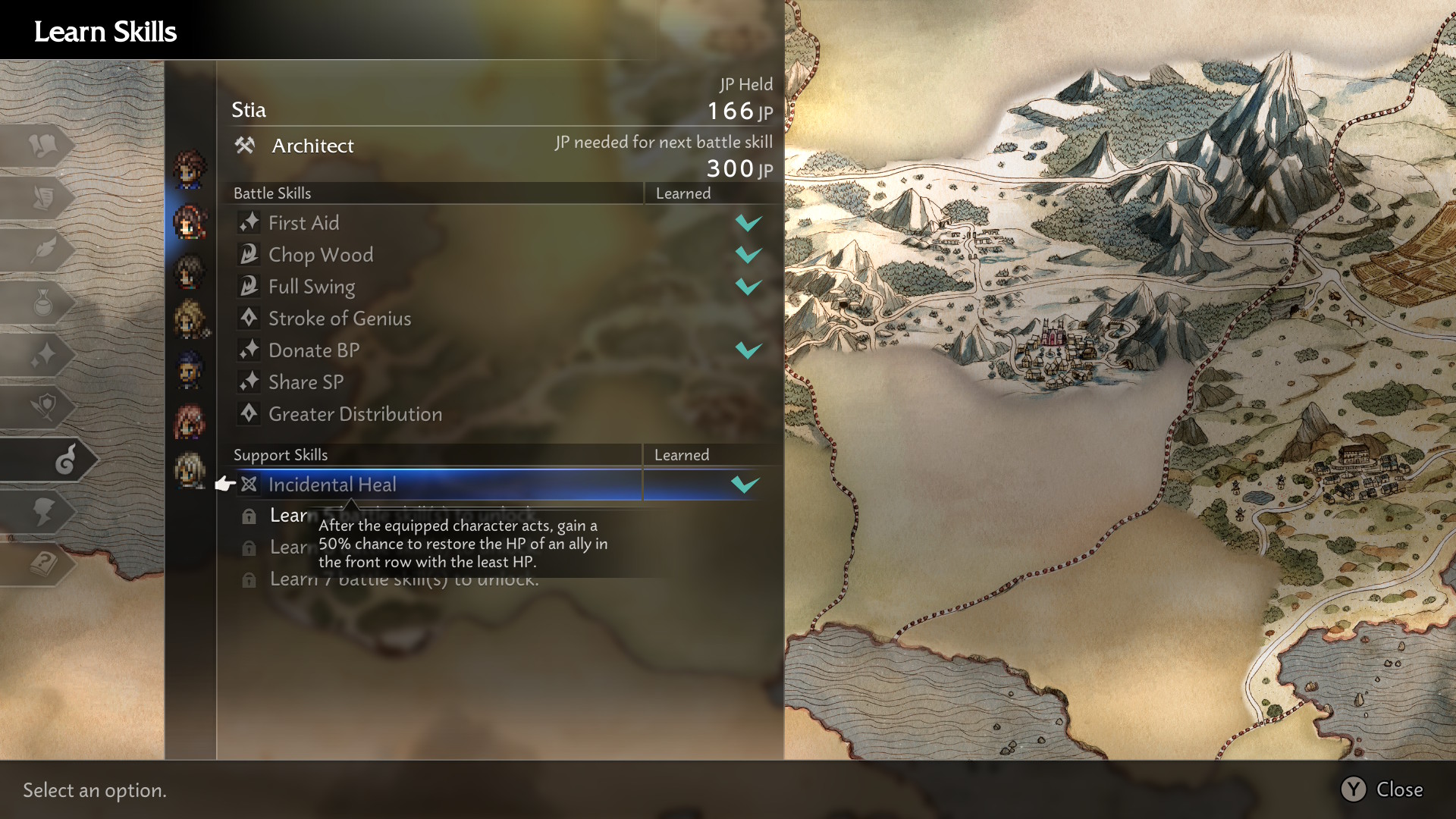1456x819 pixels.
Task: Open the head silhouette menu tab
Action: (x=43, y=512)
